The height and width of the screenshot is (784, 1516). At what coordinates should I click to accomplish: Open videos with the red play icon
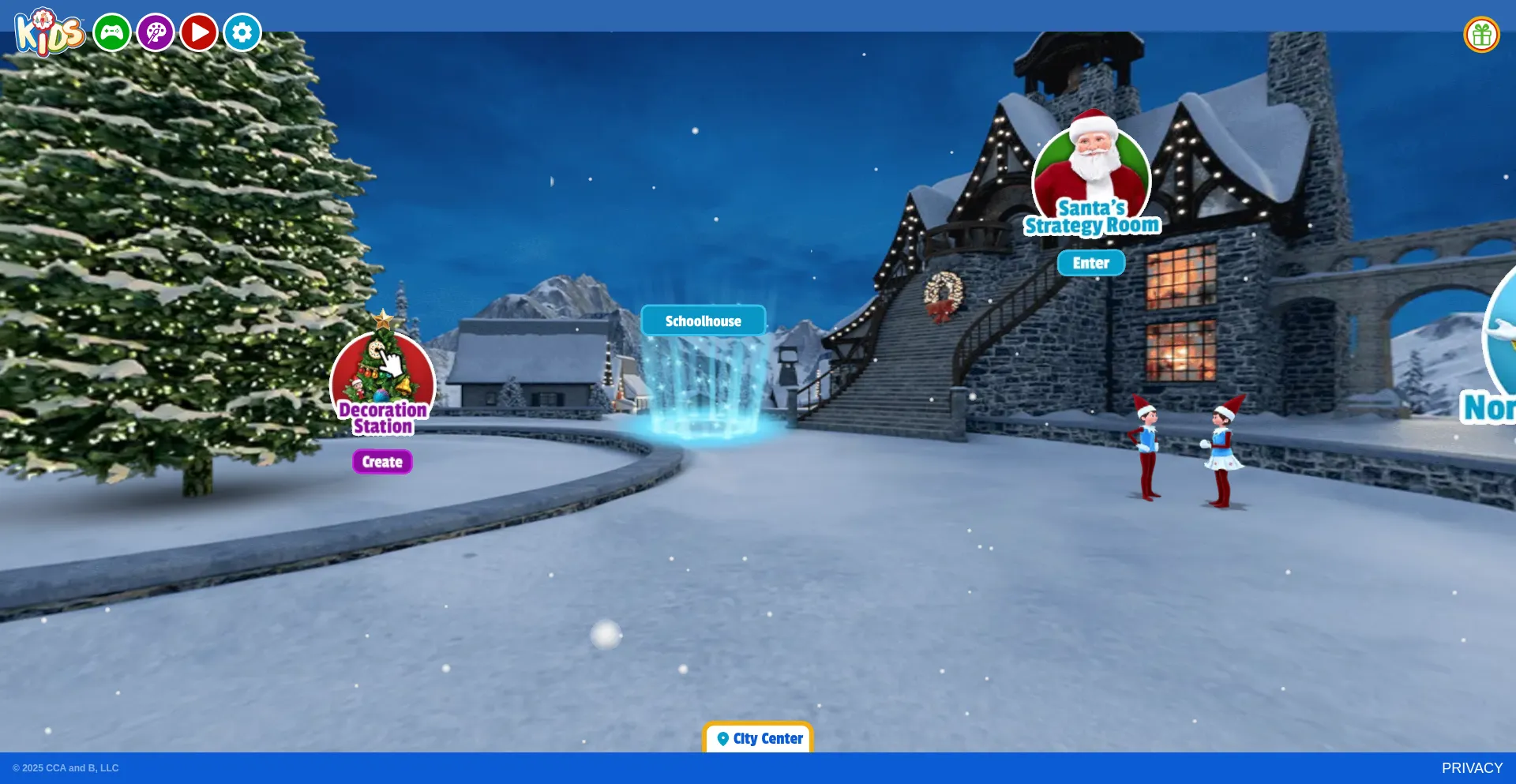coord(199,32)
